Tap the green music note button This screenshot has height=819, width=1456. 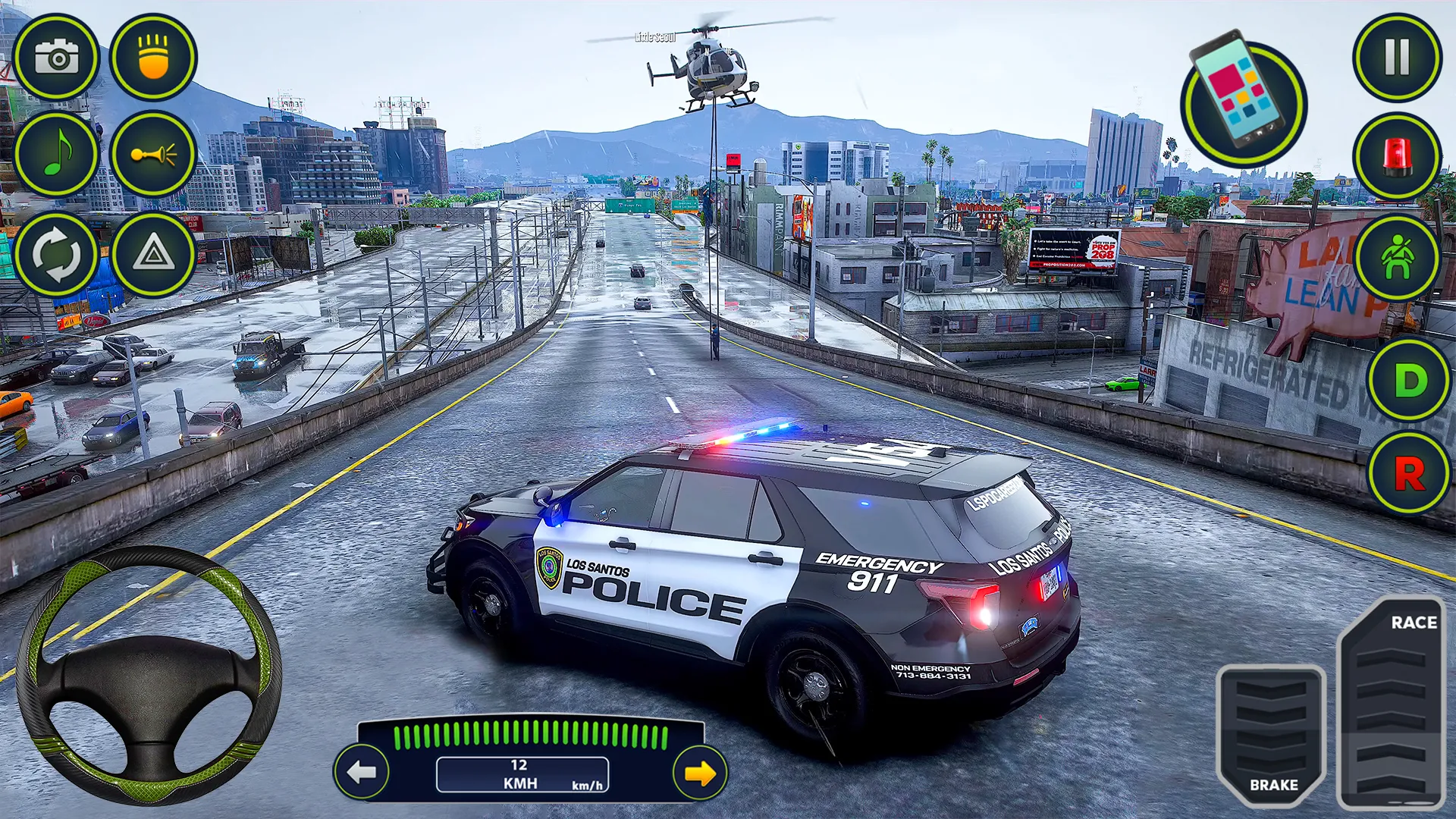[x=56, y=155]
